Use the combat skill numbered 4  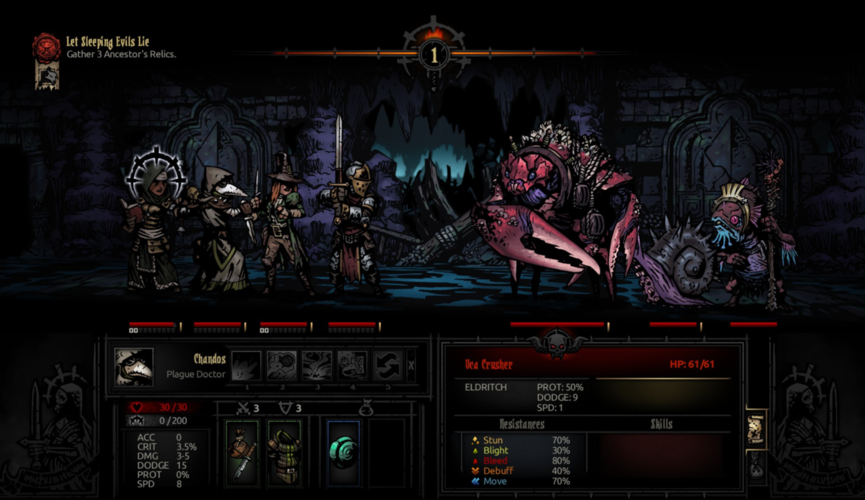[352, 366]
